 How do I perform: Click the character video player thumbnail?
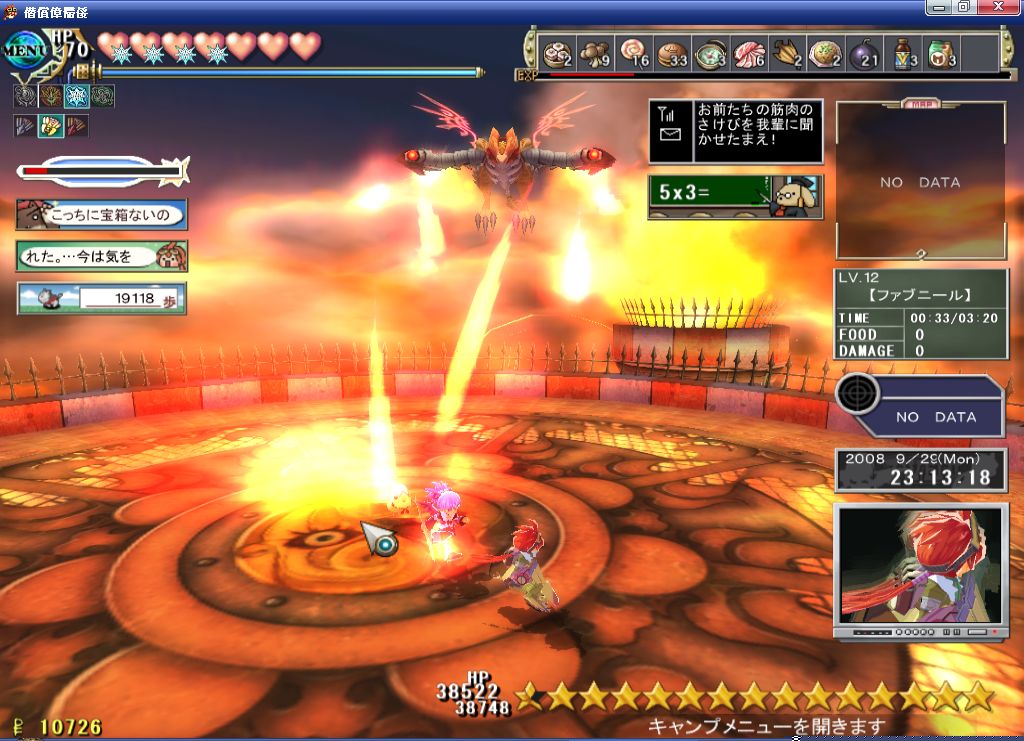[921, 566]
